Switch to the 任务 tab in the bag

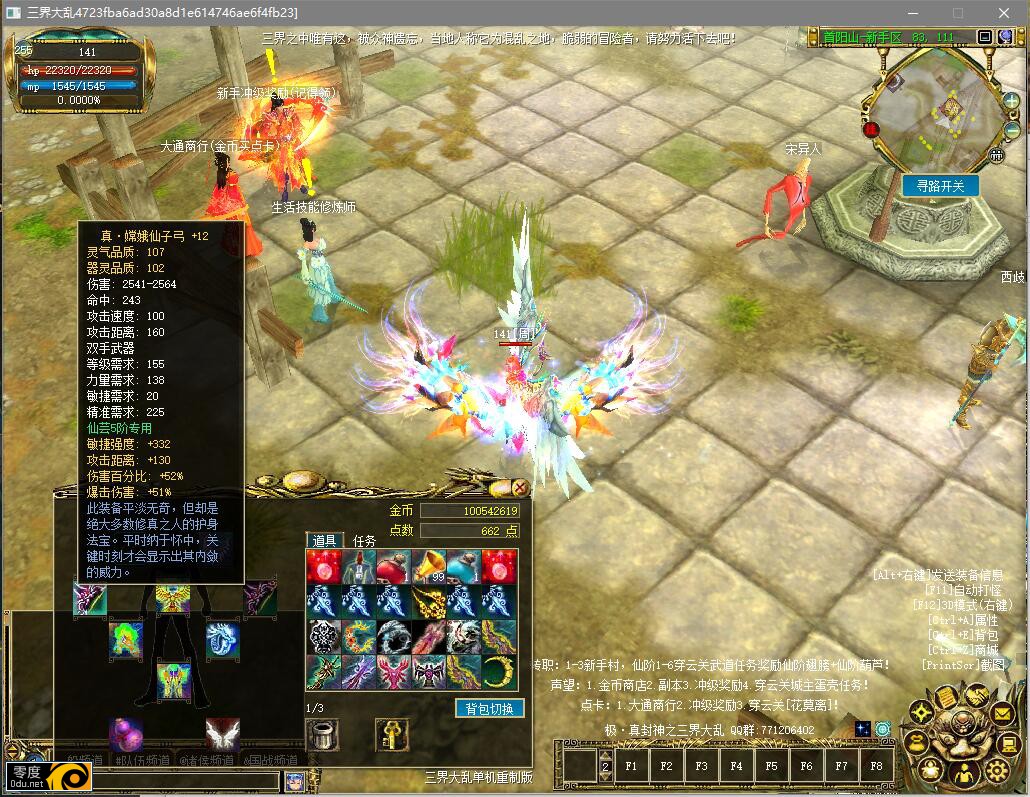(x=364, y=541)
